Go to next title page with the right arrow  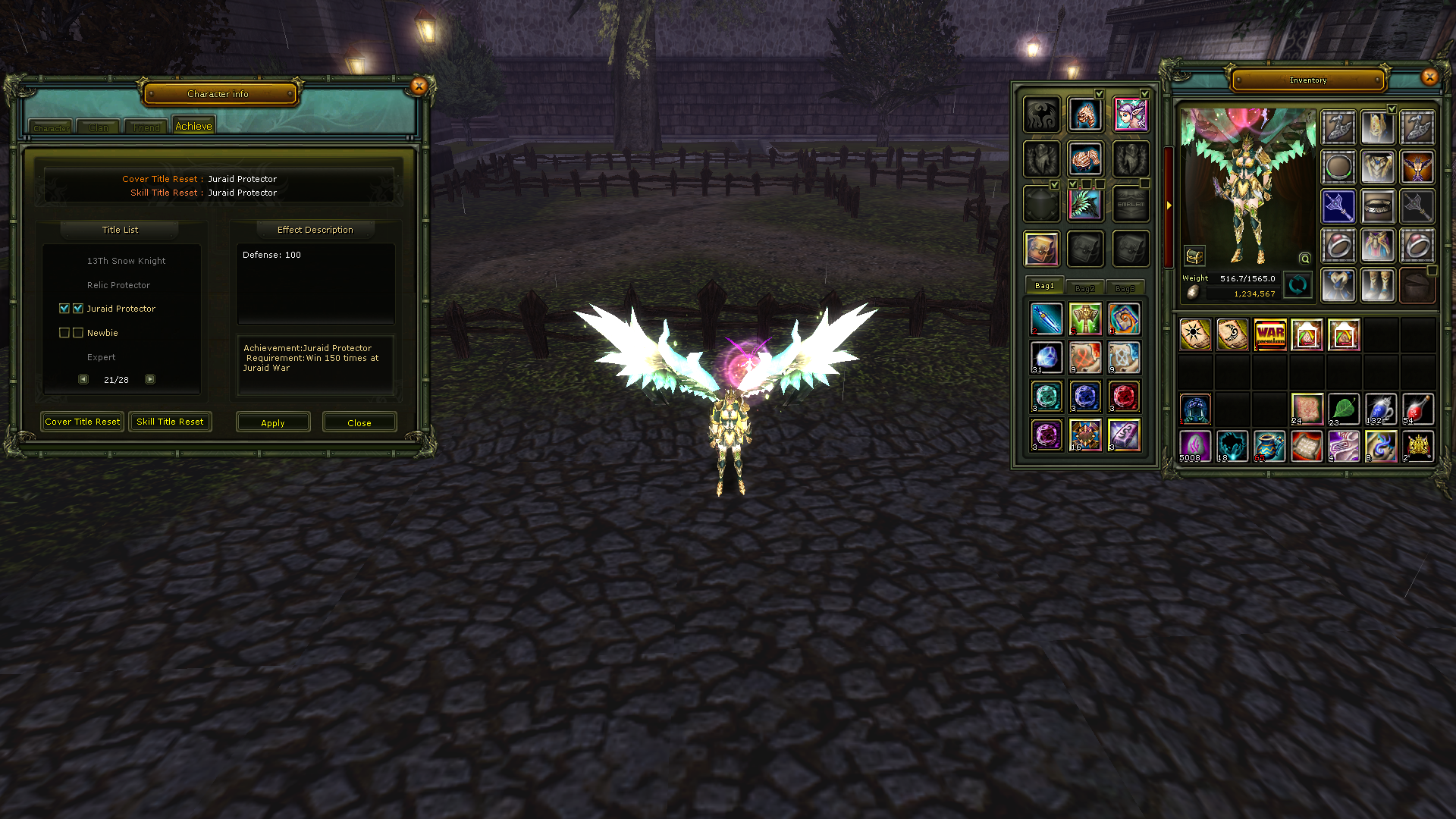pos(149,379)
